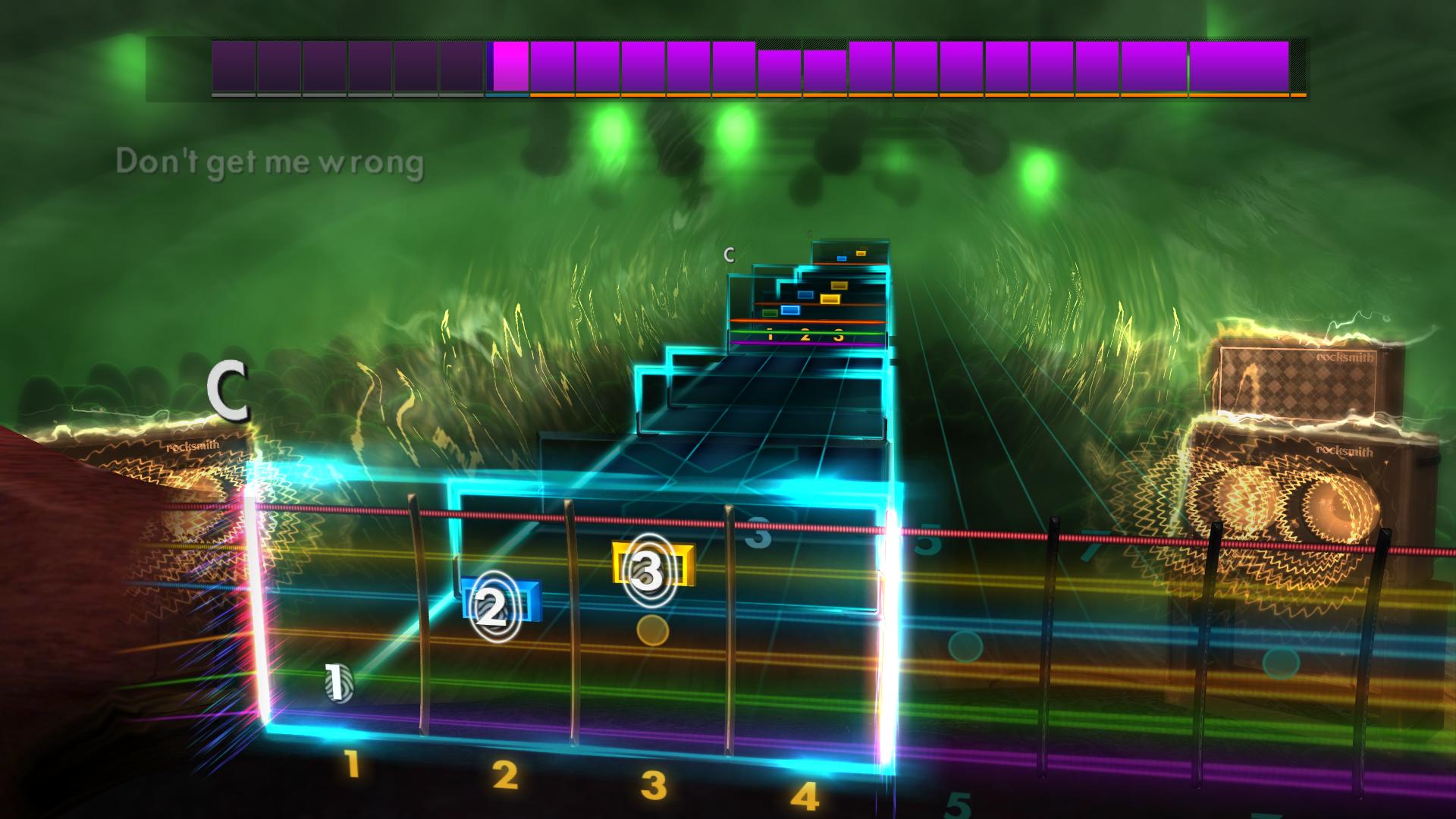Click the lyric text Don't get me wrong
This screenshot has height=819, width=1456.
pyautogui.click(x=270, y=160)
